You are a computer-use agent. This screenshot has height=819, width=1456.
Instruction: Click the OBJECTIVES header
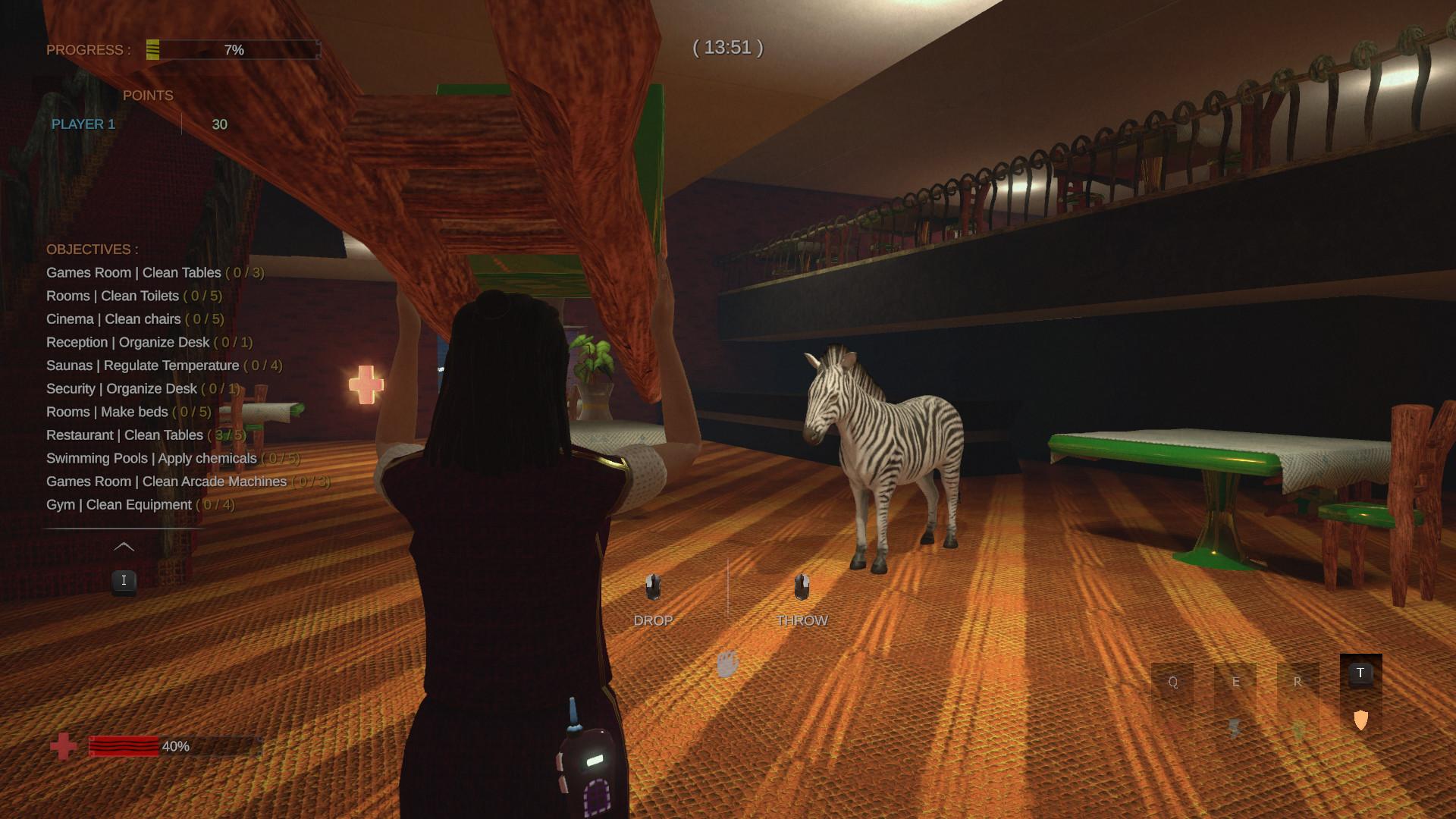(92, 249)
